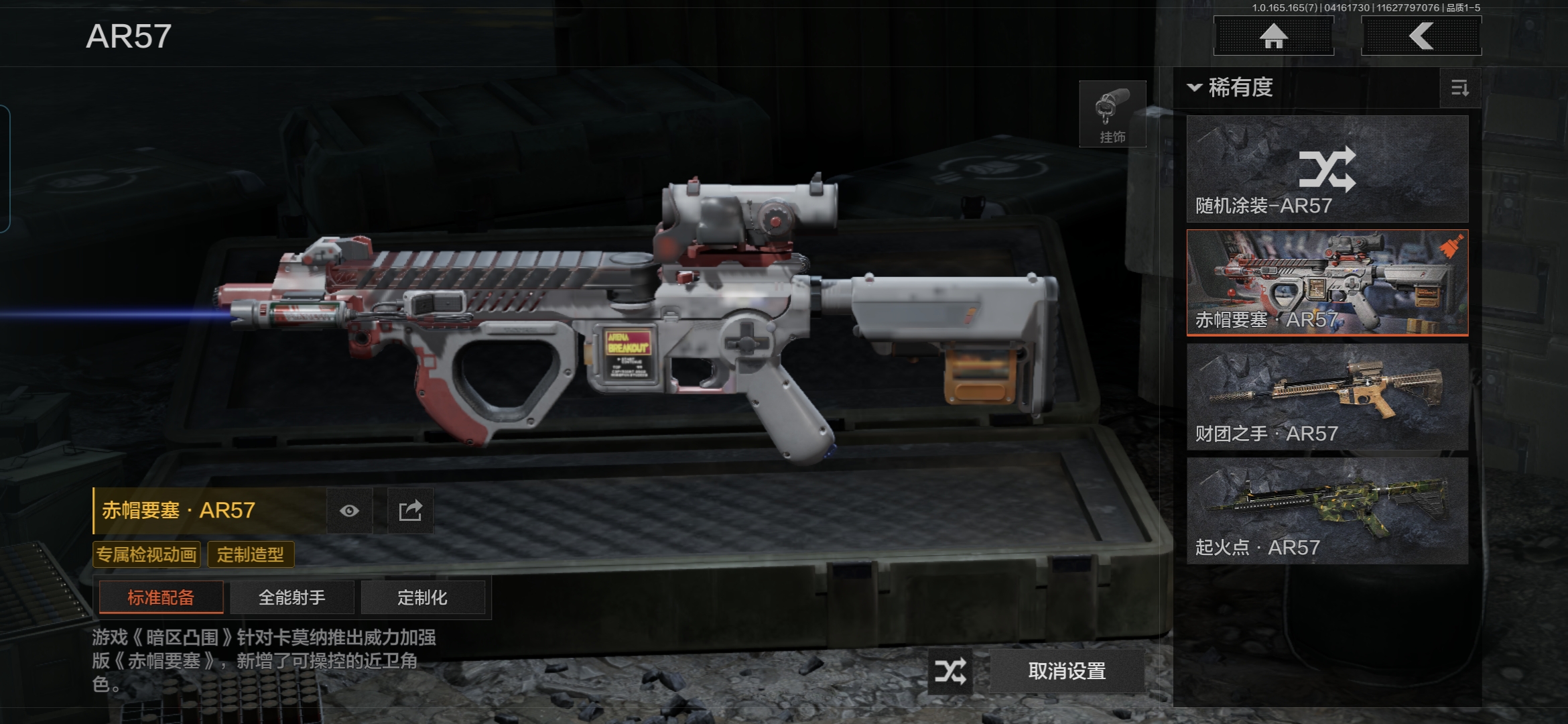The image size is (1568, 724).
Task: Go to the home screen
Action: click(1273, 36)
